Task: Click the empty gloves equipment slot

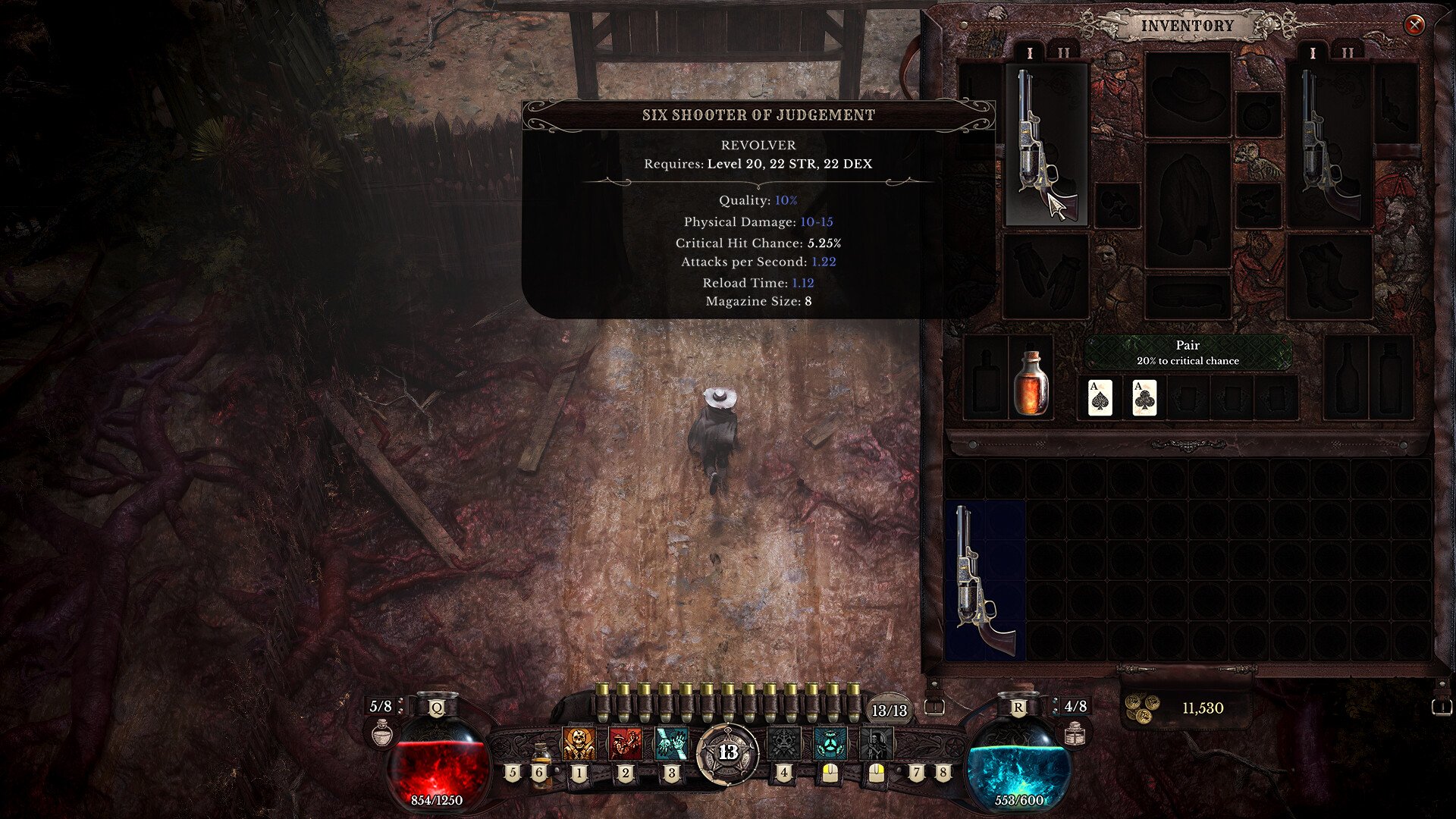Action: click(x=1046, y=275)
